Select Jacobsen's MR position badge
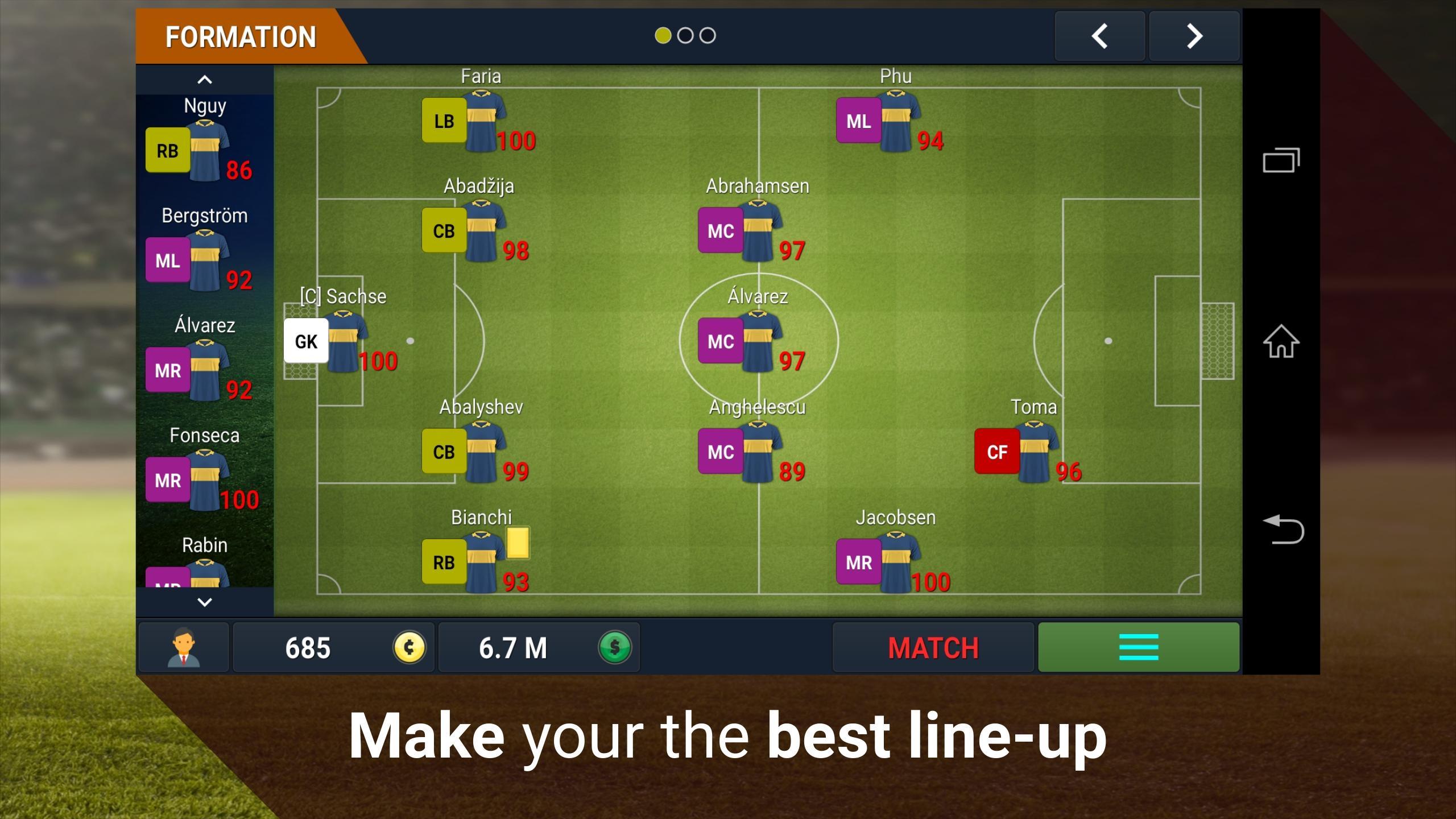 859,562
